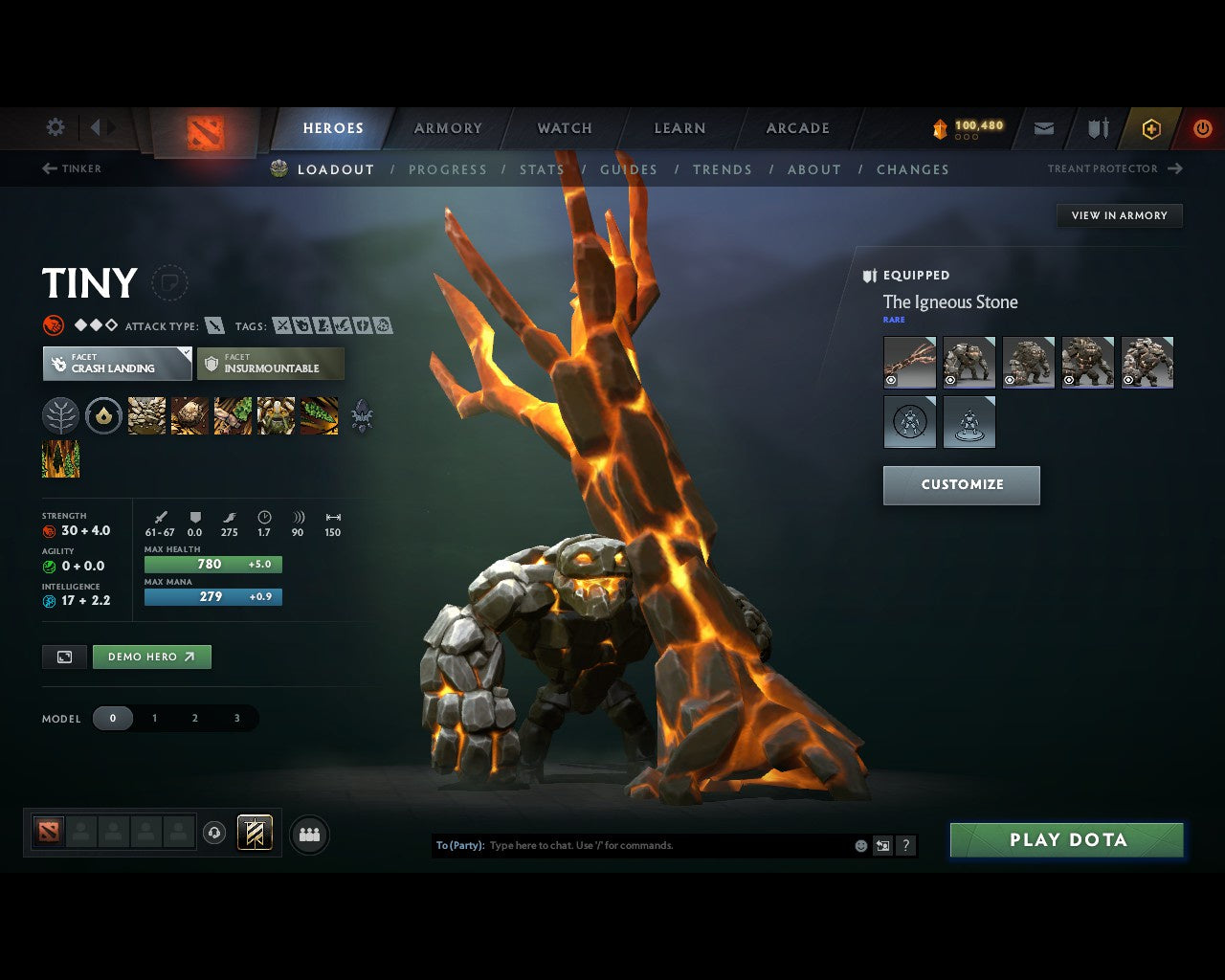Select the Insurmountable facet
The width and height of the screenshot is (1225, 980).
pyautogui.click(x=271, y=364)
